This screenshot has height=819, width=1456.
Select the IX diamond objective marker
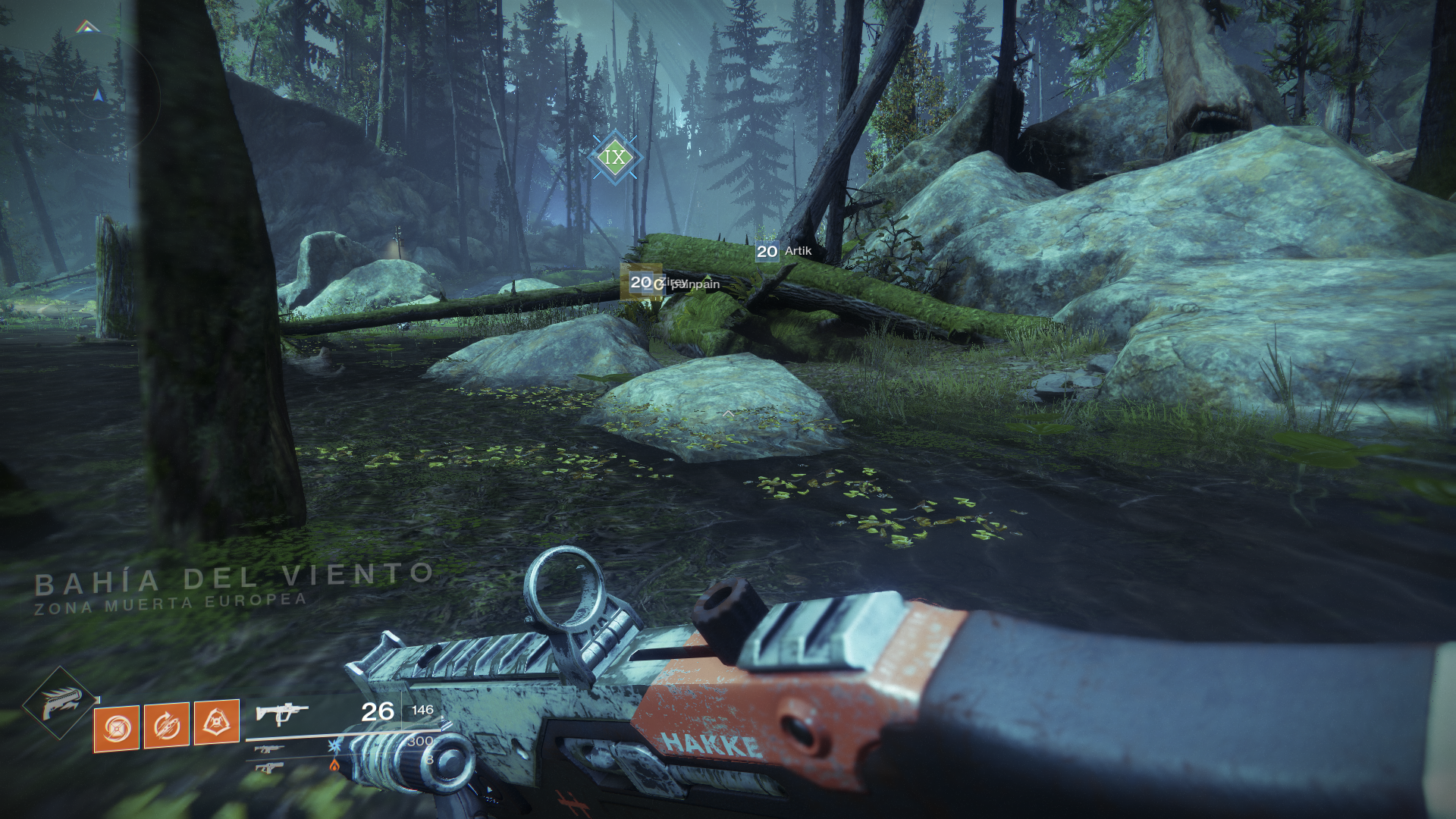[x=615, y=157]
